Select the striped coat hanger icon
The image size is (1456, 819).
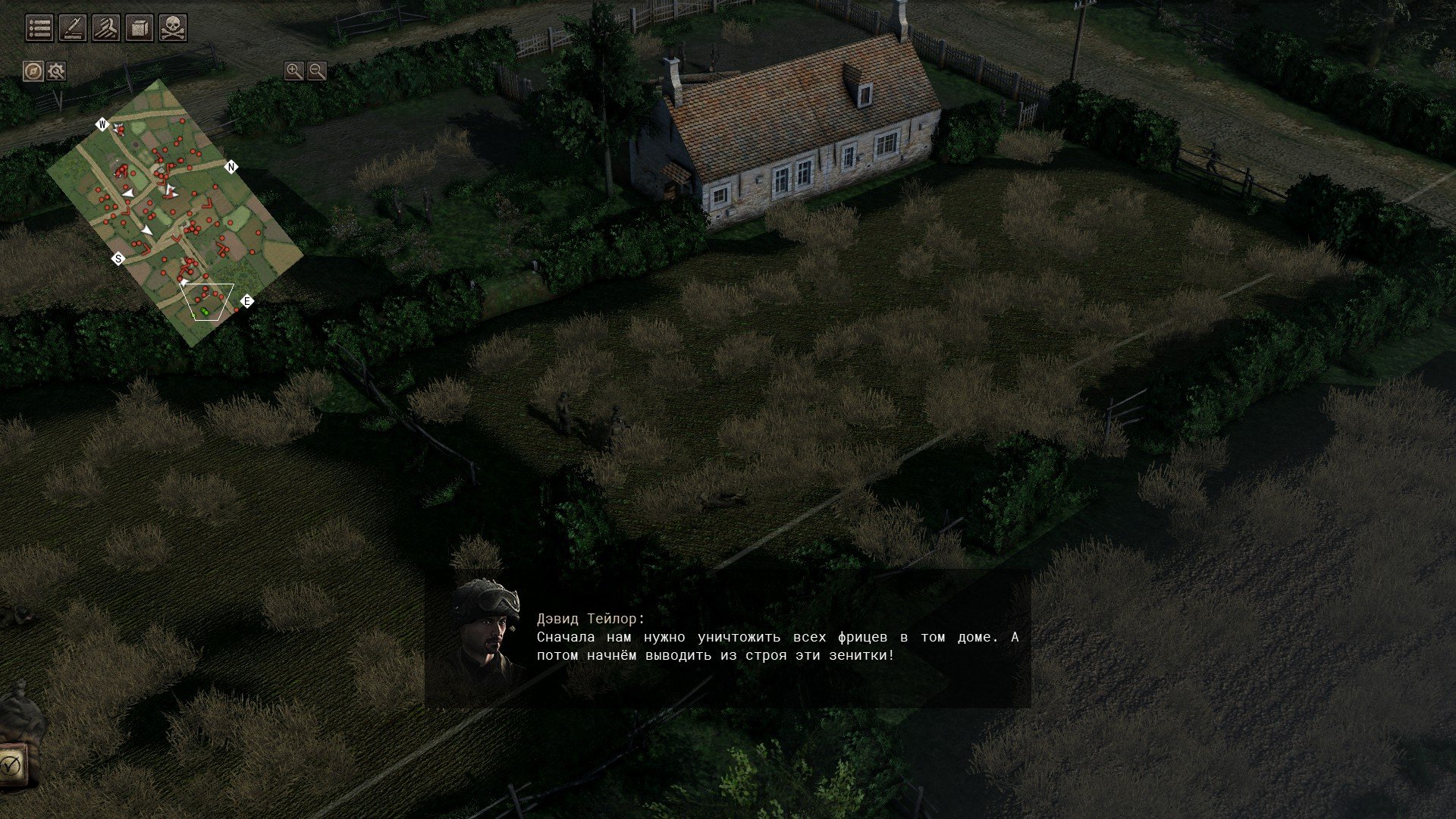pos(106,28)
